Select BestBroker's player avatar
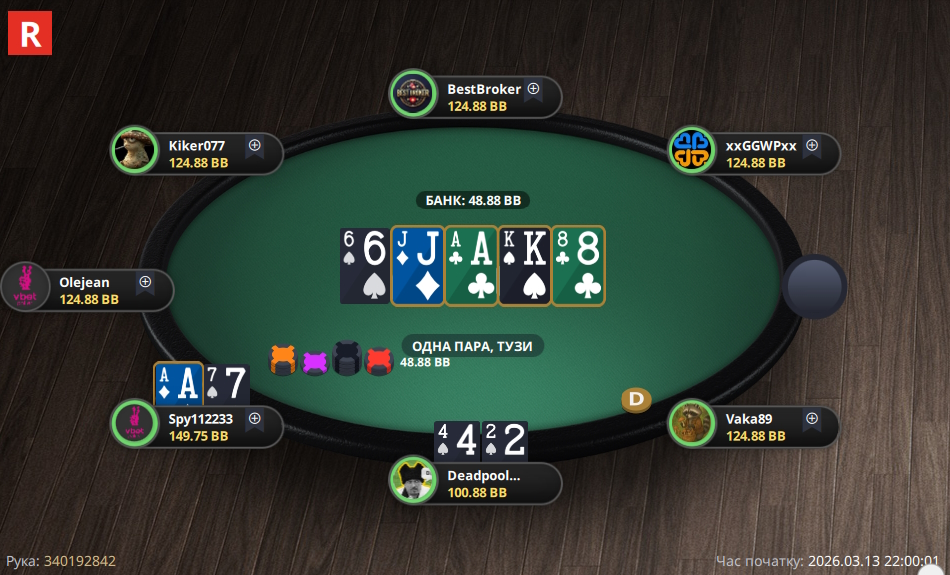Screen dimensions: 950x575 (413, 96)
